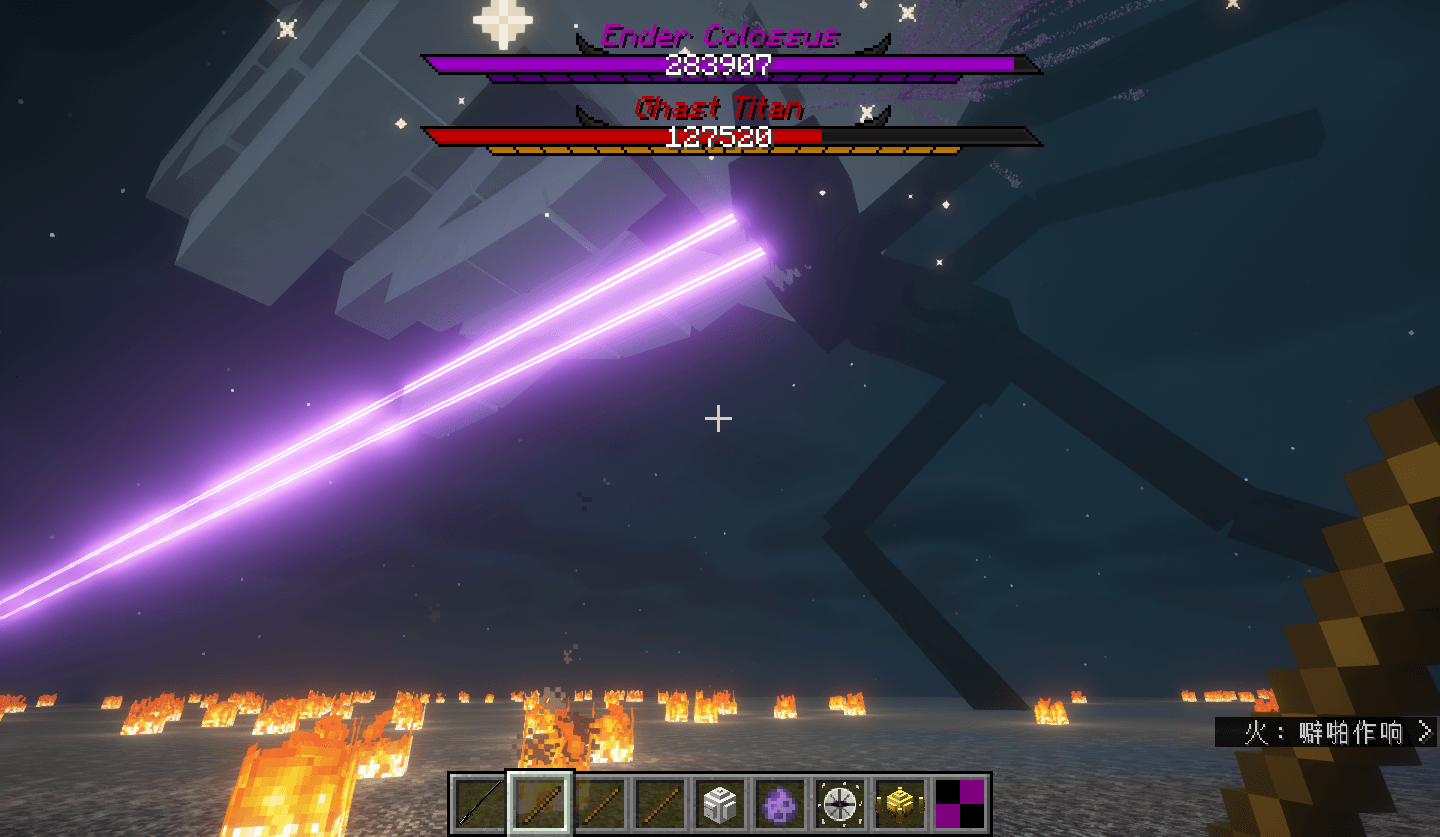Click the Ender Colossus boss name

click(x=718, y=36)
